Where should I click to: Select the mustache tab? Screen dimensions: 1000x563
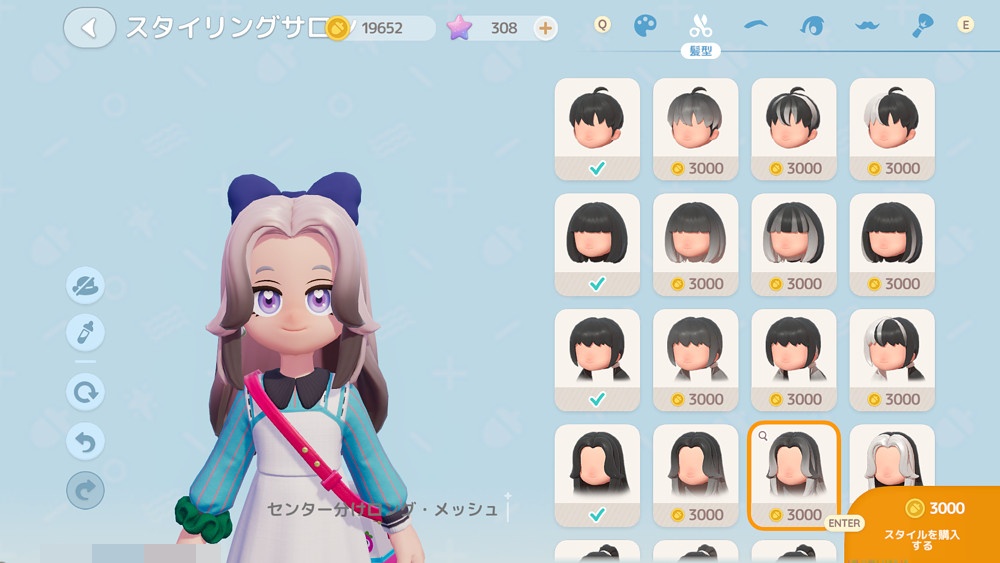coord(867,26)
